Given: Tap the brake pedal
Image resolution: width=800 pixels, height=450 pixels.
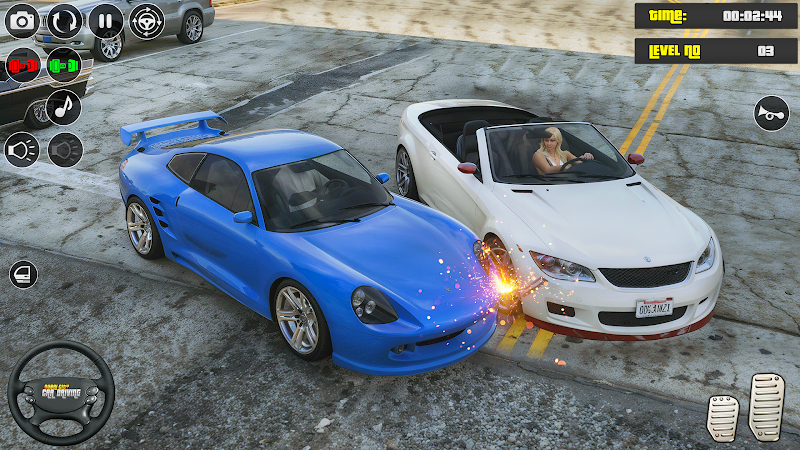Looking at the screenshot, I should coord(723,415).
